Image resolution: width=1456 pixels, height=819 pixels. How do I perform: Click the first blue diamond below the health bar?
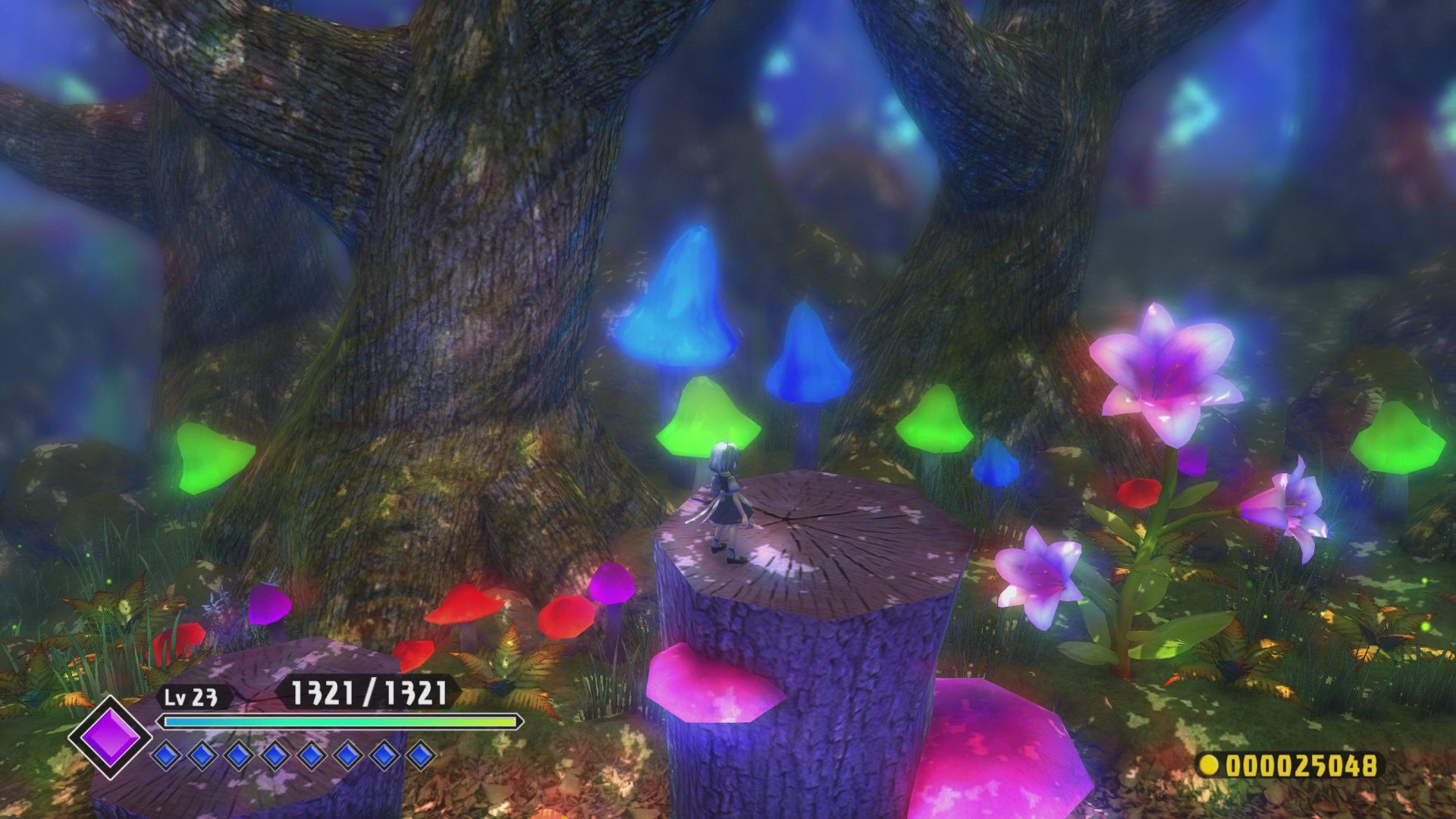[168, 754]
